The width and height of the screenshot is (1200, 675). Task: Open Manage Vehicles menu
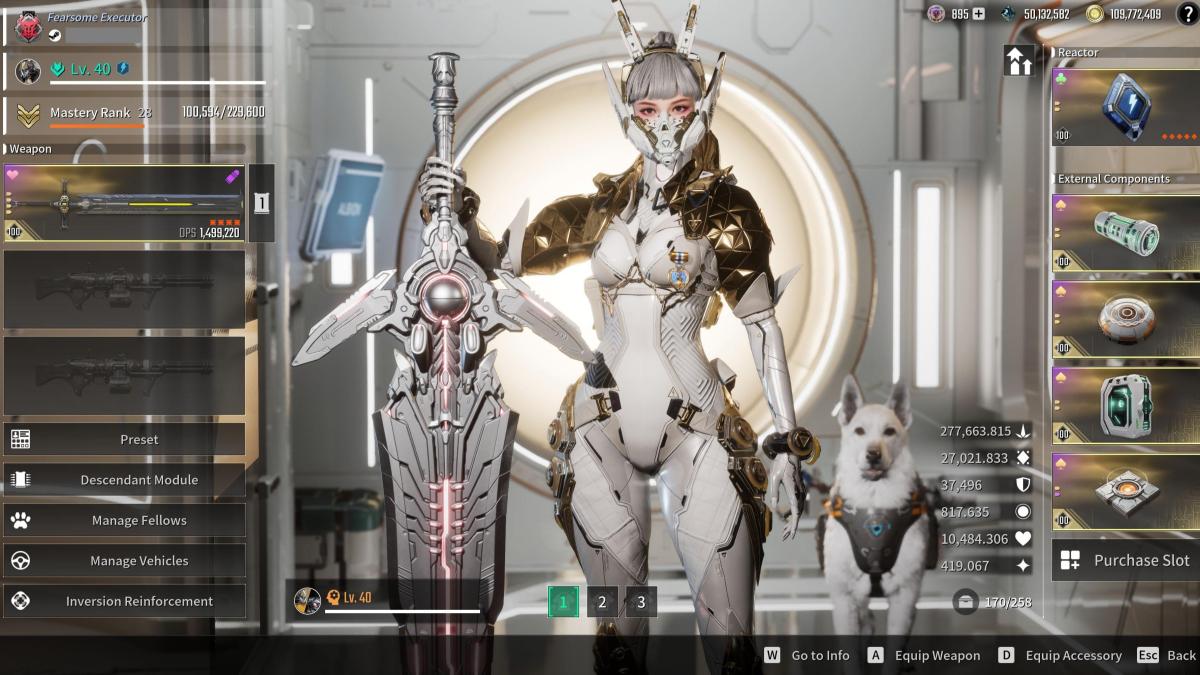pyautogui.click(x=125, y=561)
